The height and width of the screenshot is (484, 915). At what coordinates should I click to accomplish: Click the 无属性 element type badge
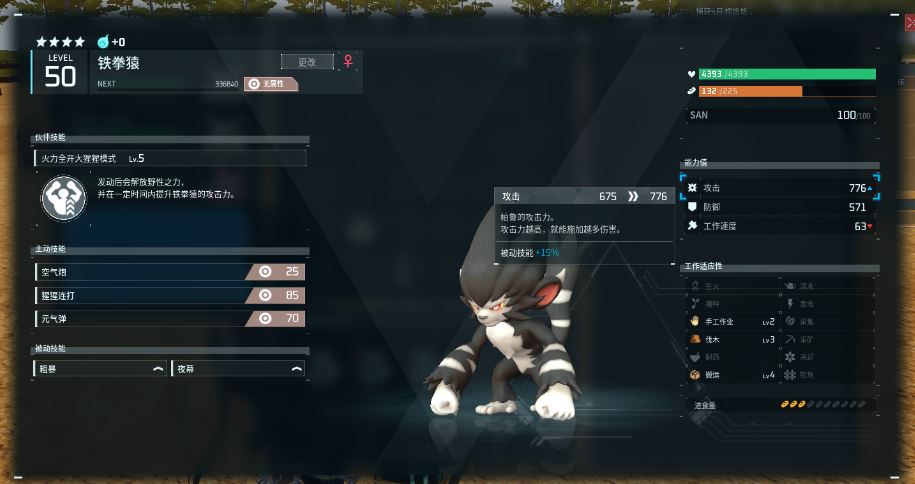click(271, 84)
